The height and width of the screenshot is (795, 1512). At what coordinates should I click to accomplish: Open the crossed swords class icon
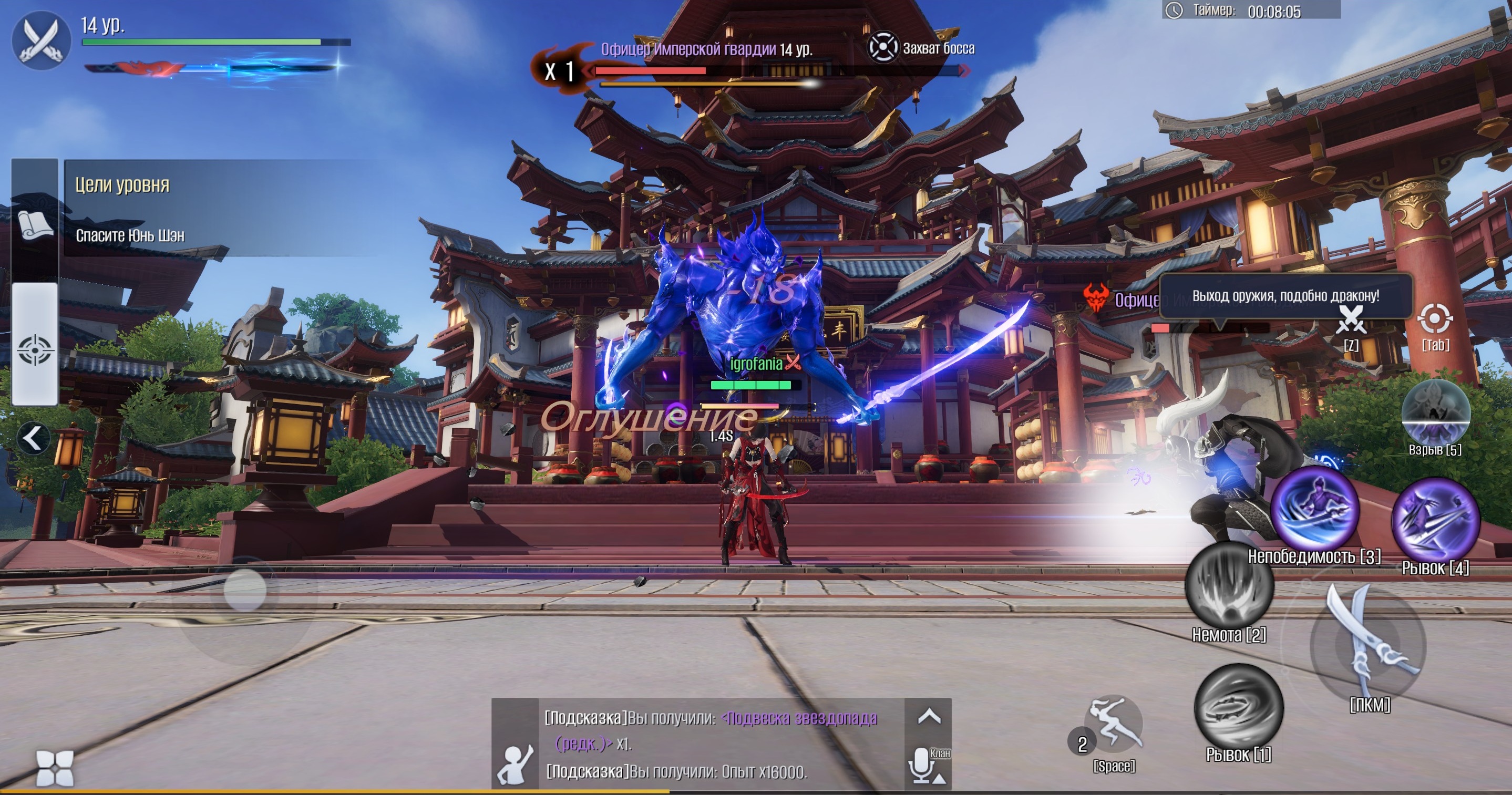coord(41,40)
